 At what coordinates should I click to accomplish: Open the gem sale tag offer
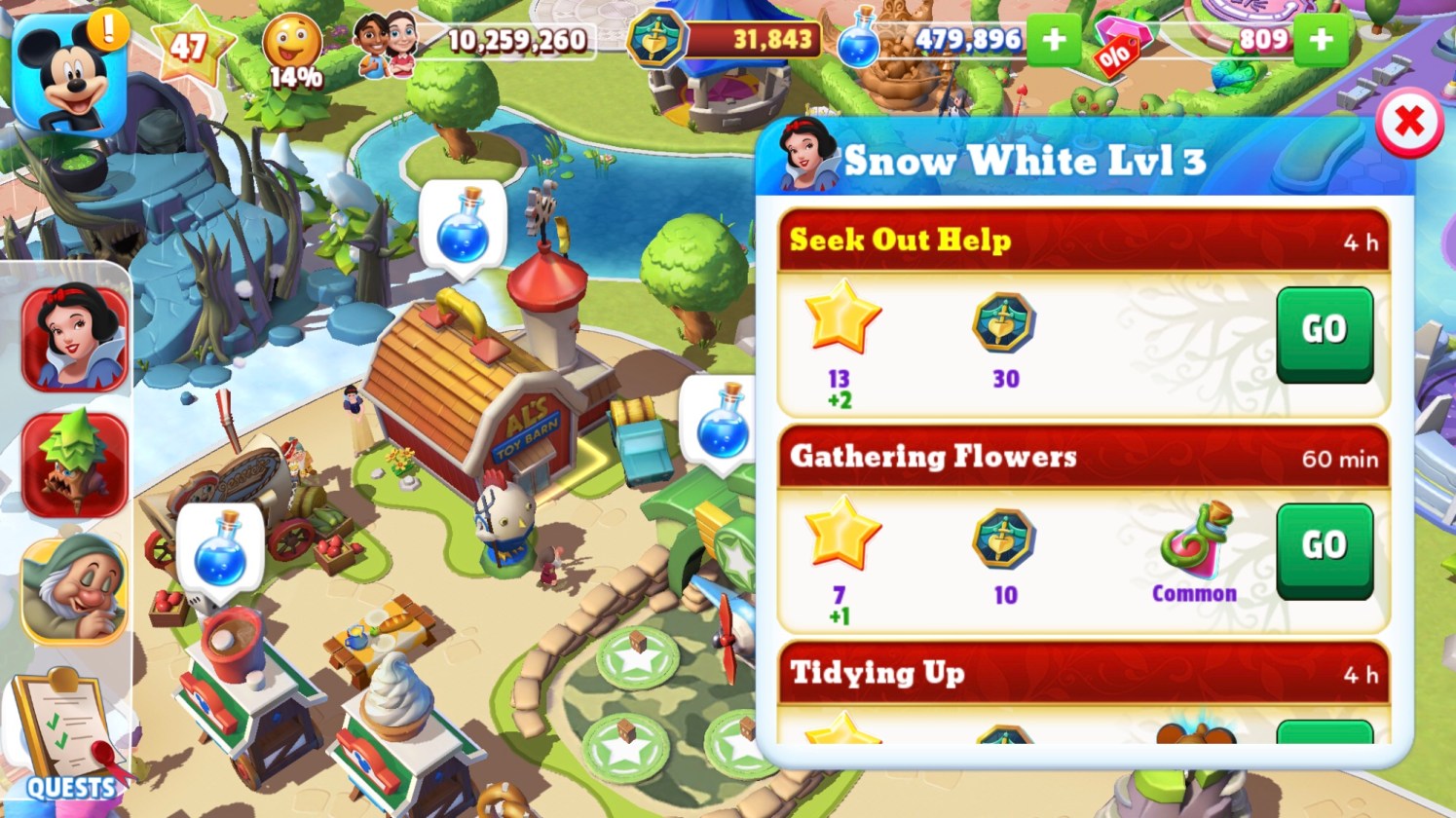coord(1119,45)
